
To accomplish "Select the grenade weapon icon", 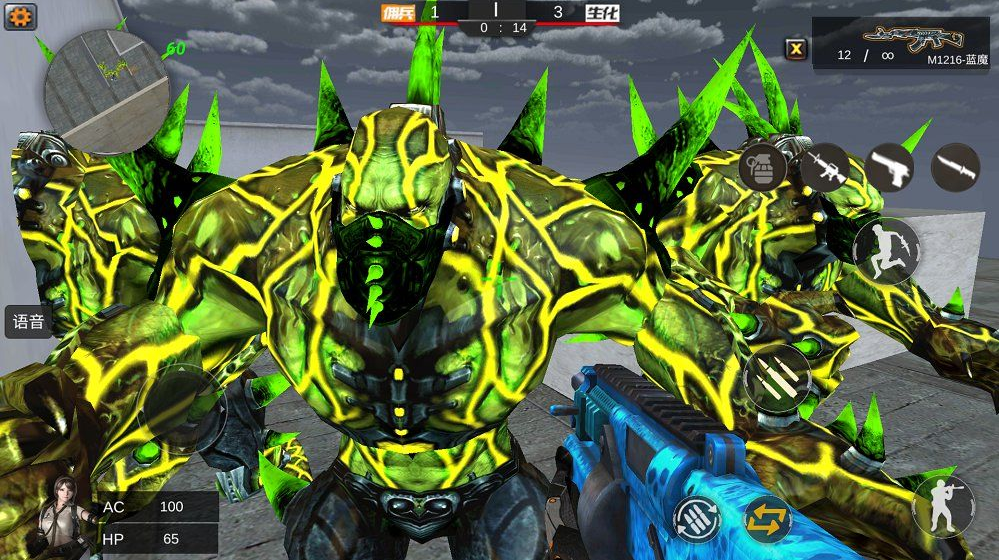I will tap(762, 166).
